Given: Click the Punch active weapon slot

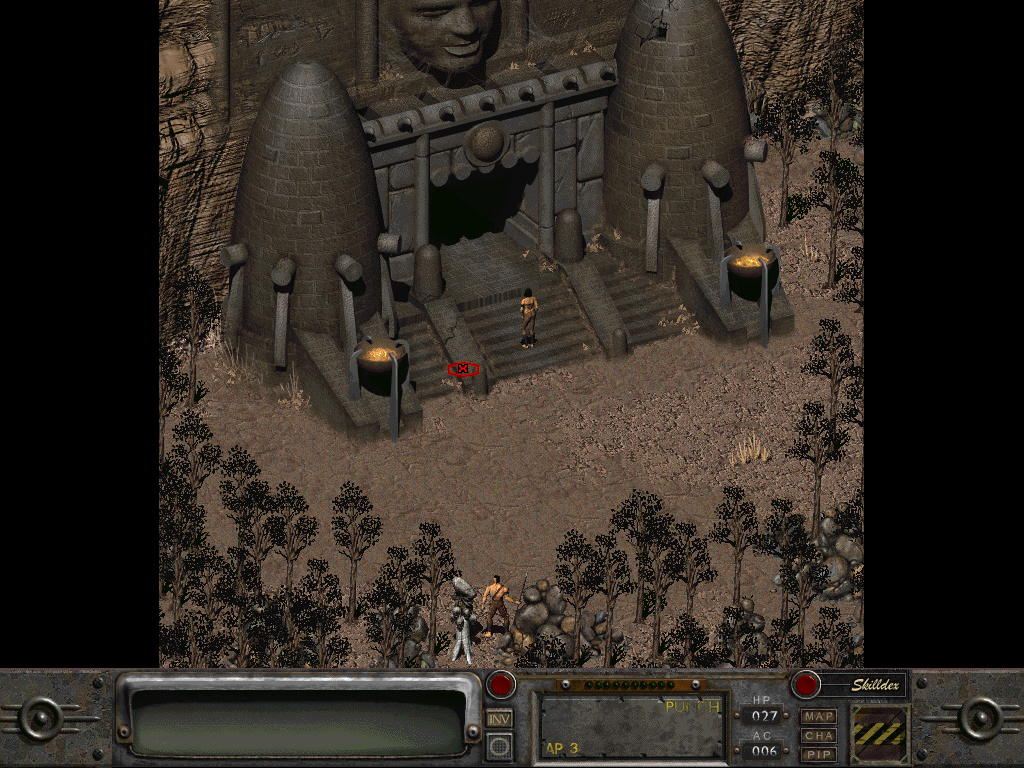Looking at the screenshot, I should pos(632,725).
